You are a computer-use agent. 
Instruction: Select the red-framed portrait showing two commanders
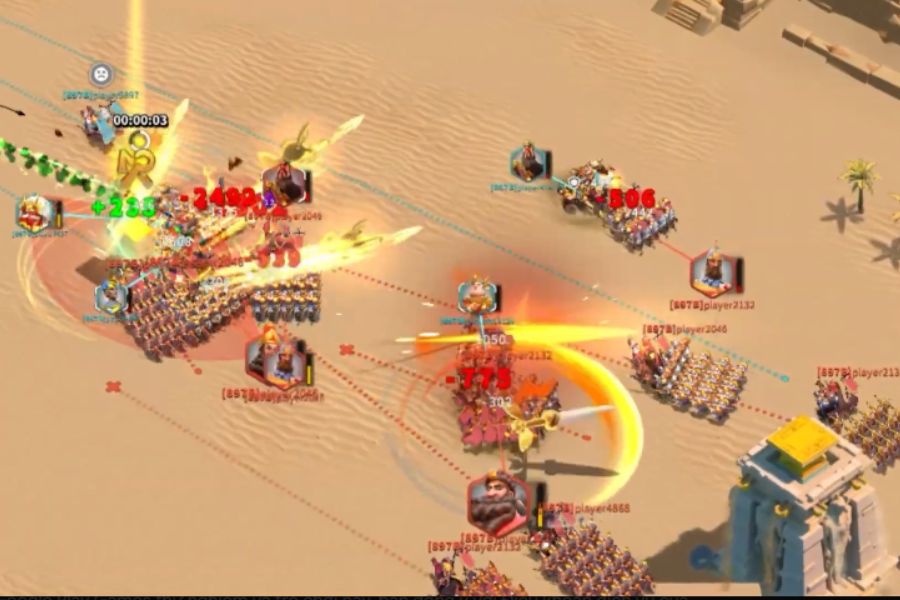(x=275, y=359)
